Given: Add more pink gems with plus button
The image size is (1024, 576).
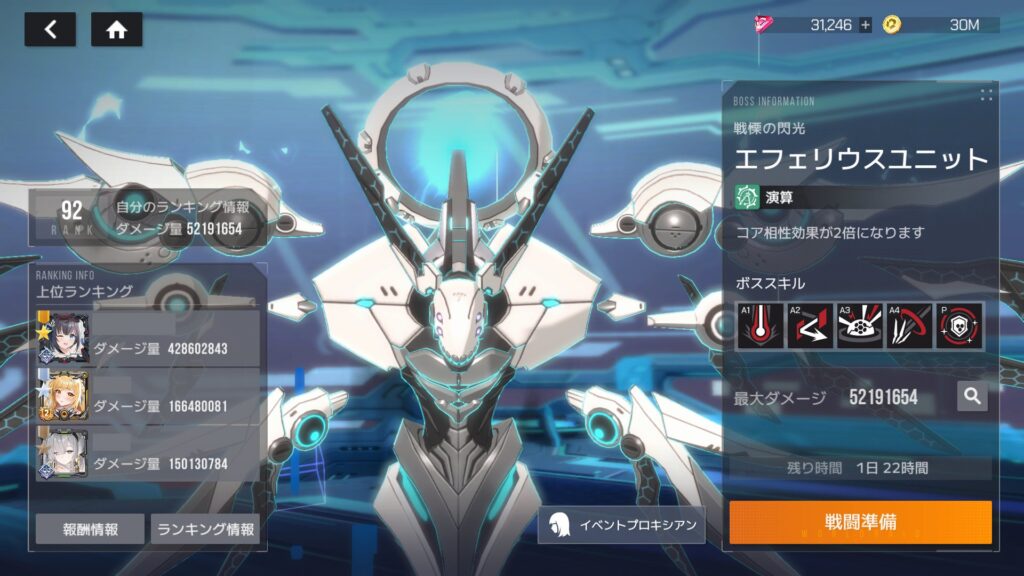Looking at the screenshot, I should pyautogui.click(x=865, y=25).
